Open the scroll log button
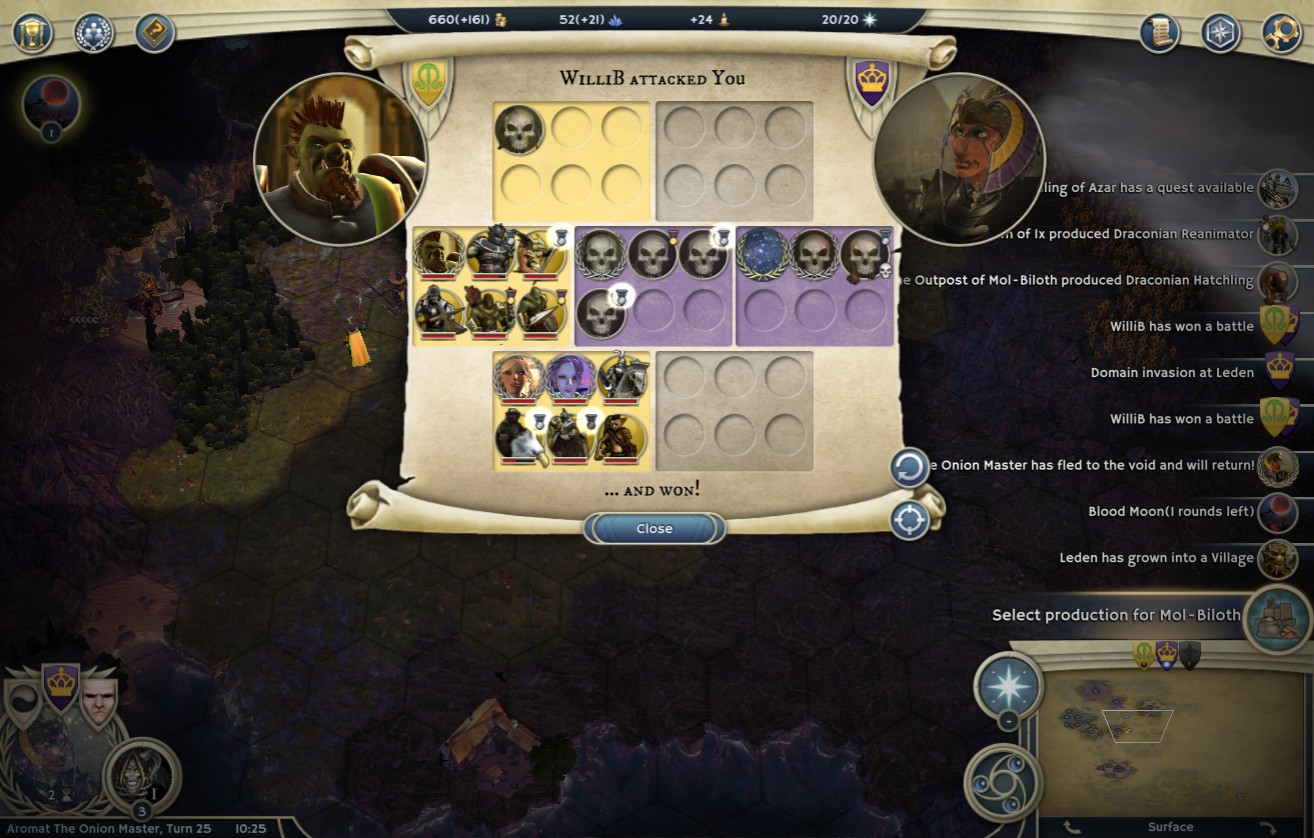The width and height of the screenshot is (1314, 838). point(1159,33)
